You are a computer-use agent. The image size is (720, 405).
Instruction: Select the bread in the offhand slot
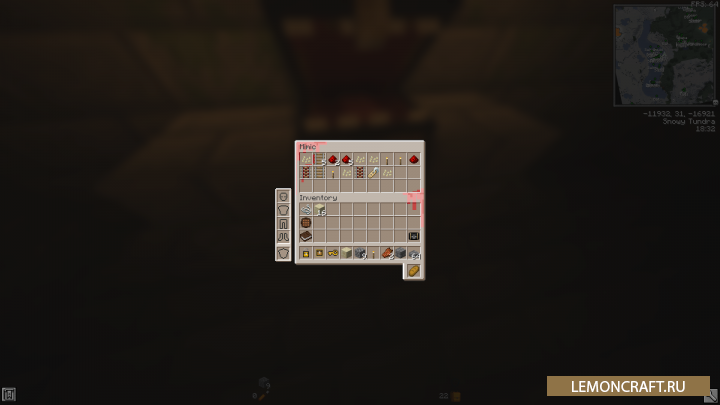pos(413,271)
